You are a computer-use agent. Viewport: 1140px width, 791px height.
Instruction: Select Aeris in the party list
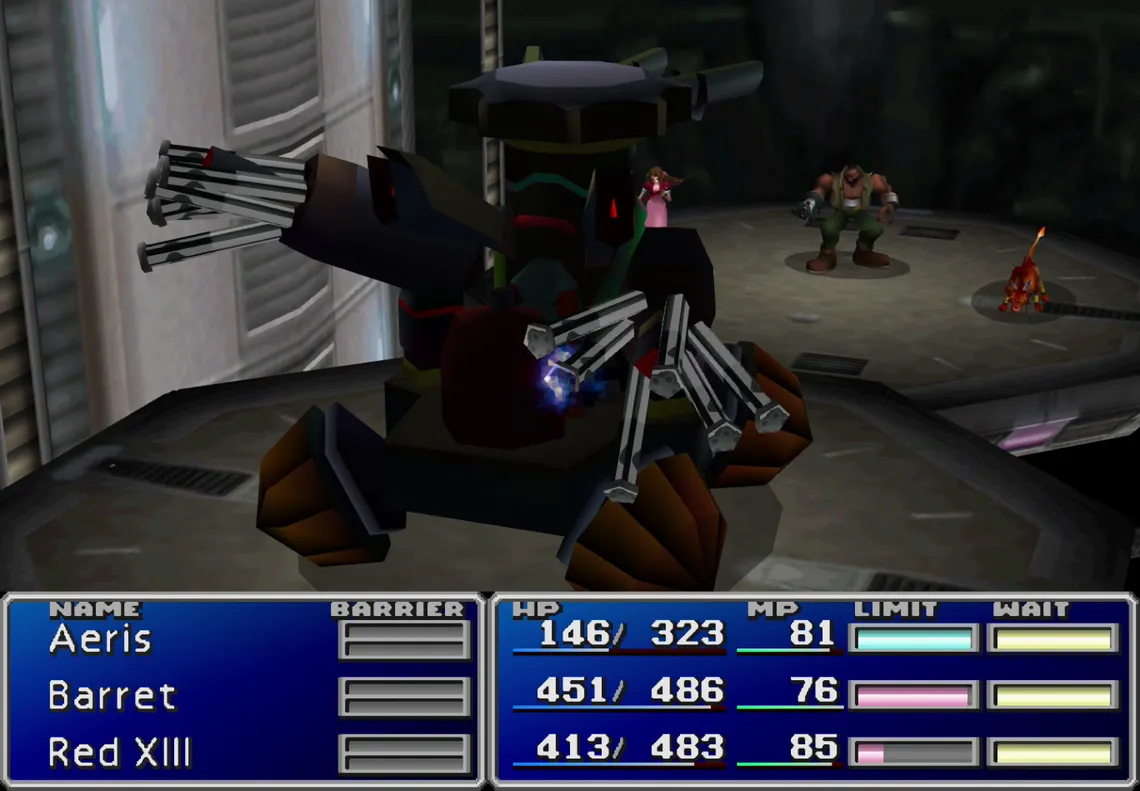100,639
